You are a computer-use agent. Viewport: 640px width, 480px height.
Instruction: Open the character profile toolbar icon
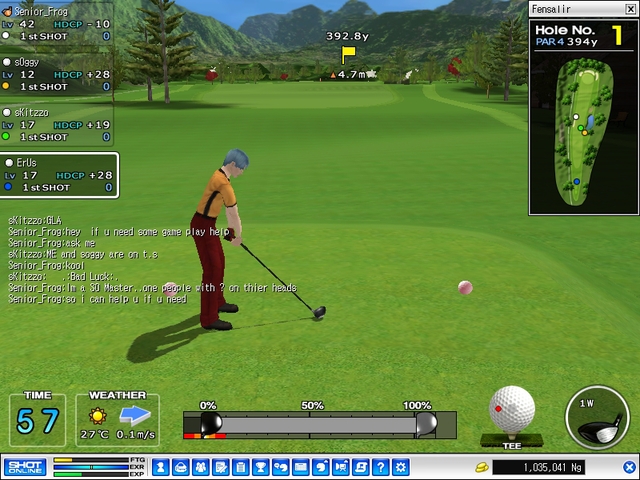181,467
